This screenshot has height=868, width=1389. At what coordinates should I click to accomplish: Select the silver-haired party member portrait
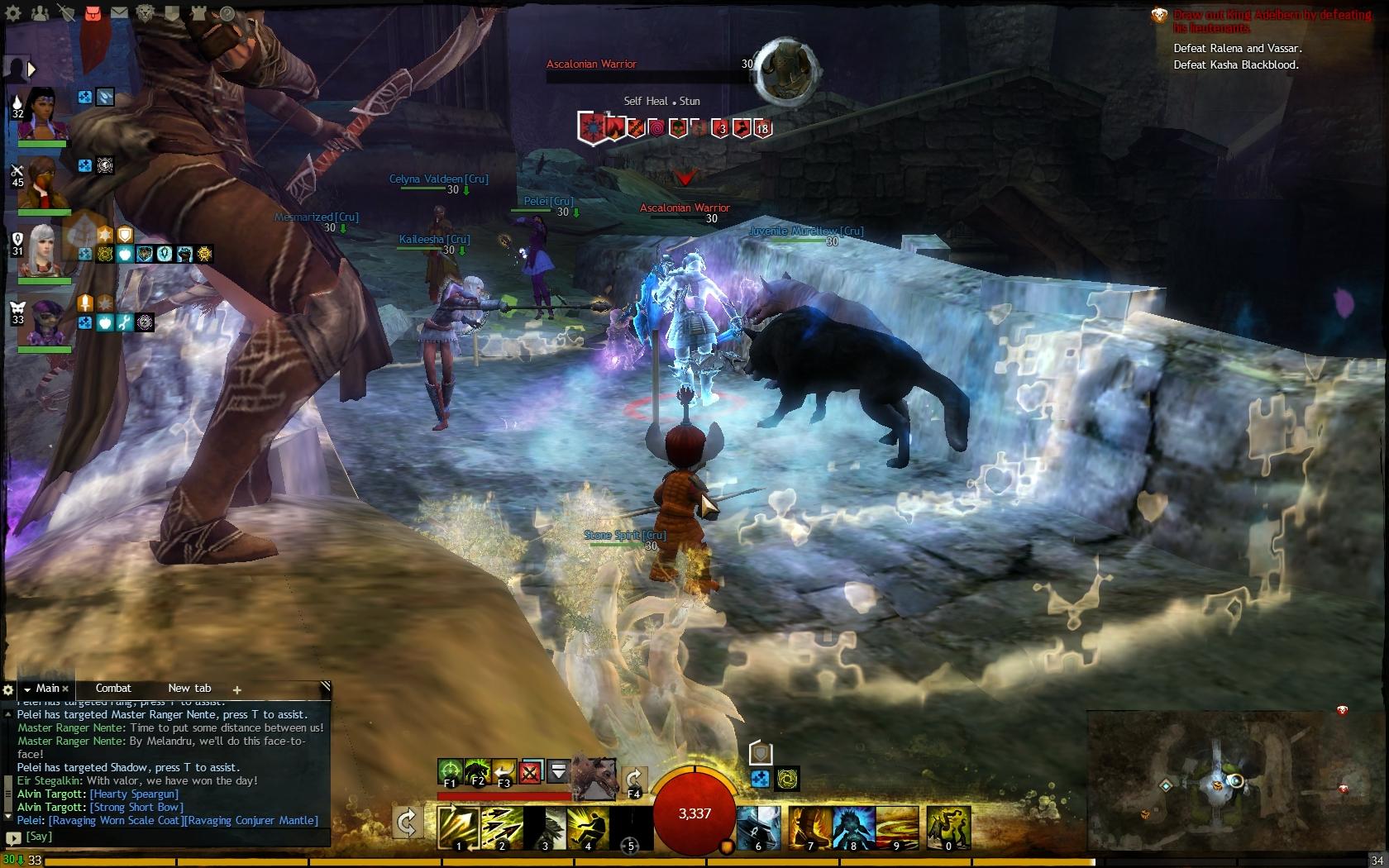tap(43, 251)
